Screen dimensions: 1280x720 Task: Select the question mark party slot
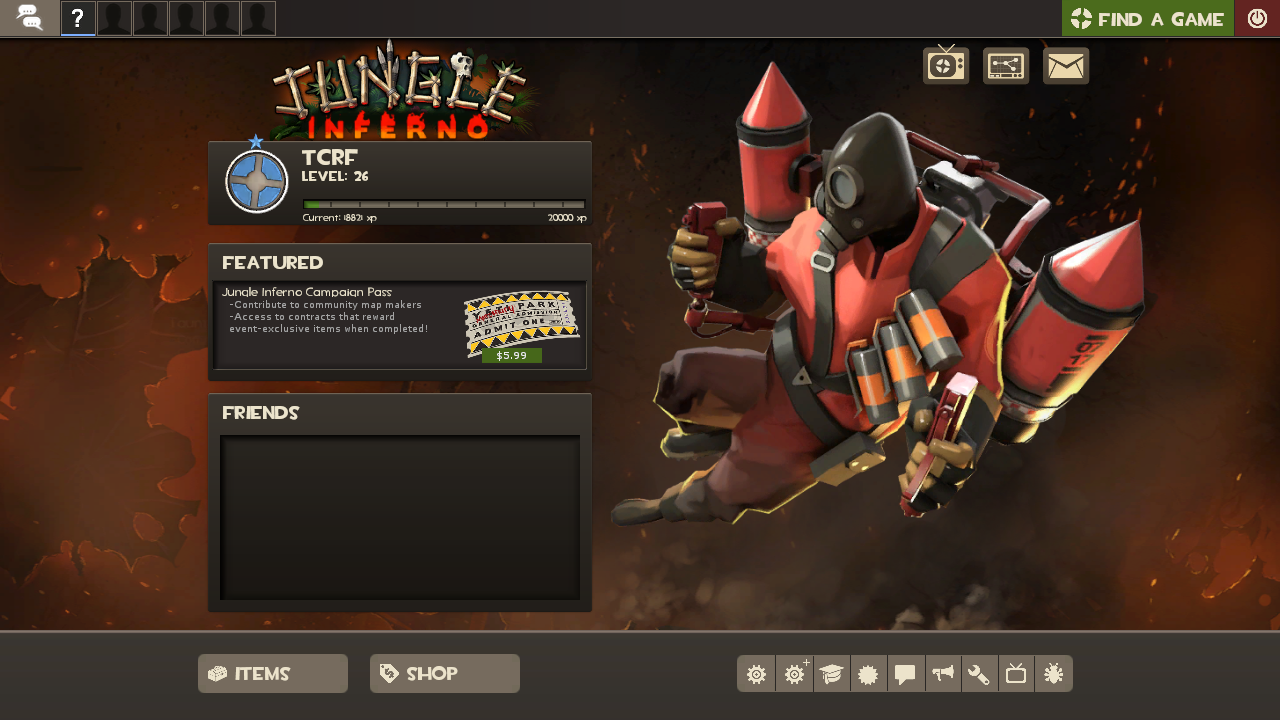point(78,18)
